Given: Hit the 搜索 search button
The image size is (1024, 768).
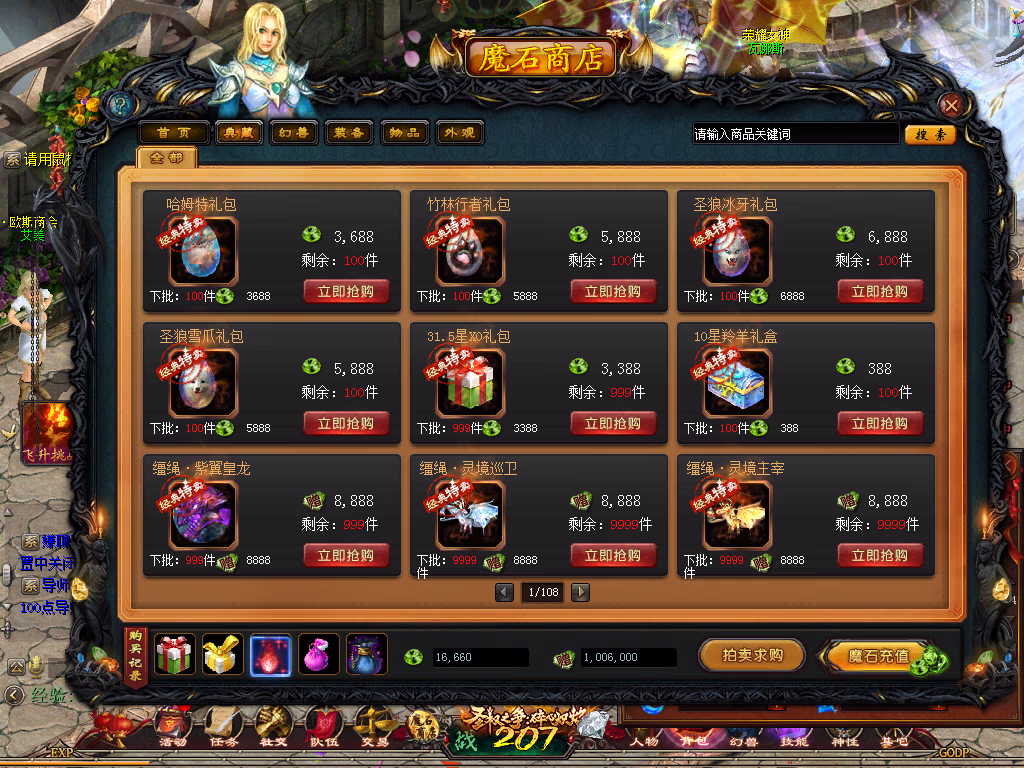Looking at the screenshot, I should (x=930, y=134).
